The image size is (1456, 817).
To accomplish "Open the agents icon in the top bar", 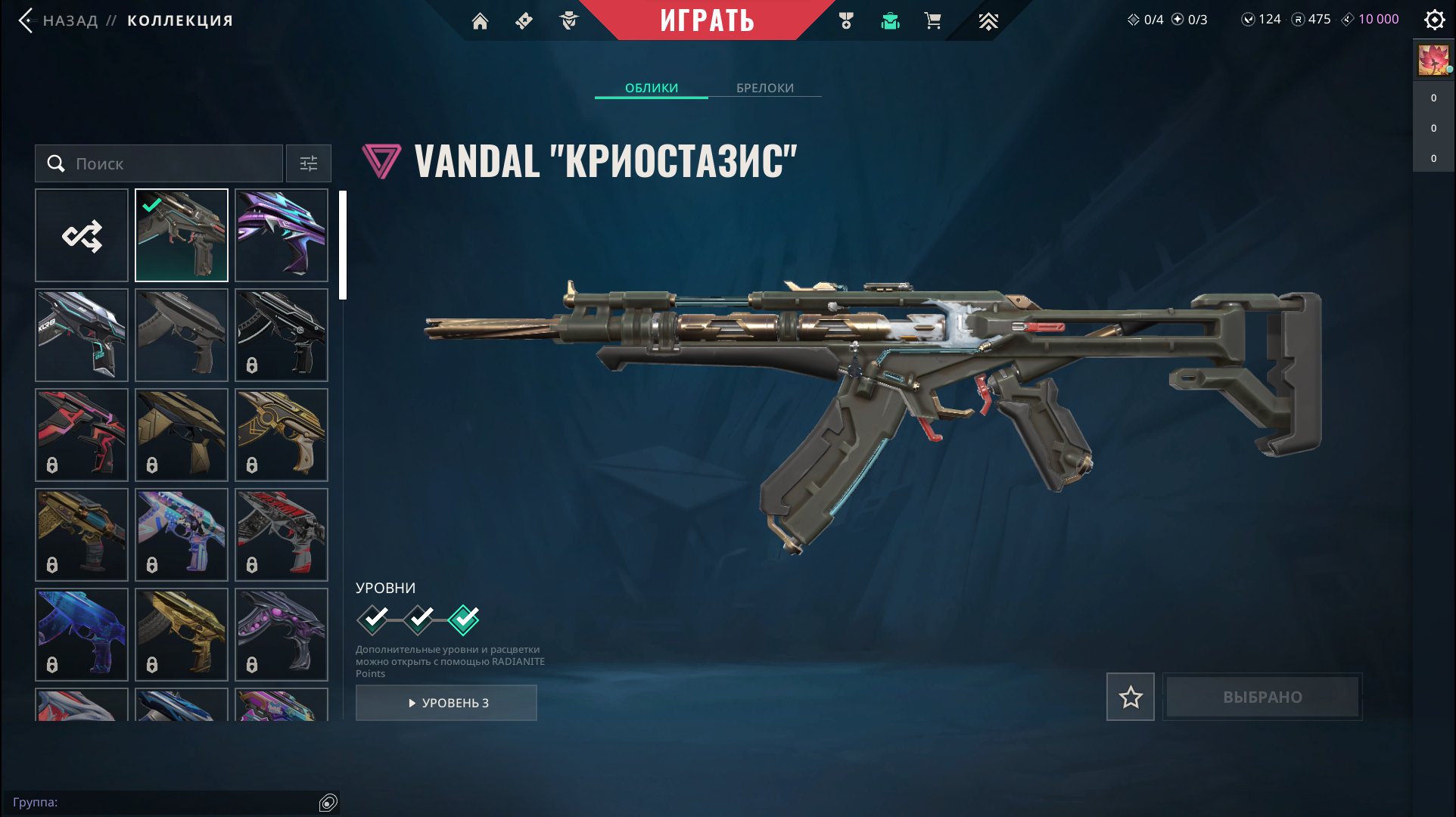I will (x=569, y=21).
